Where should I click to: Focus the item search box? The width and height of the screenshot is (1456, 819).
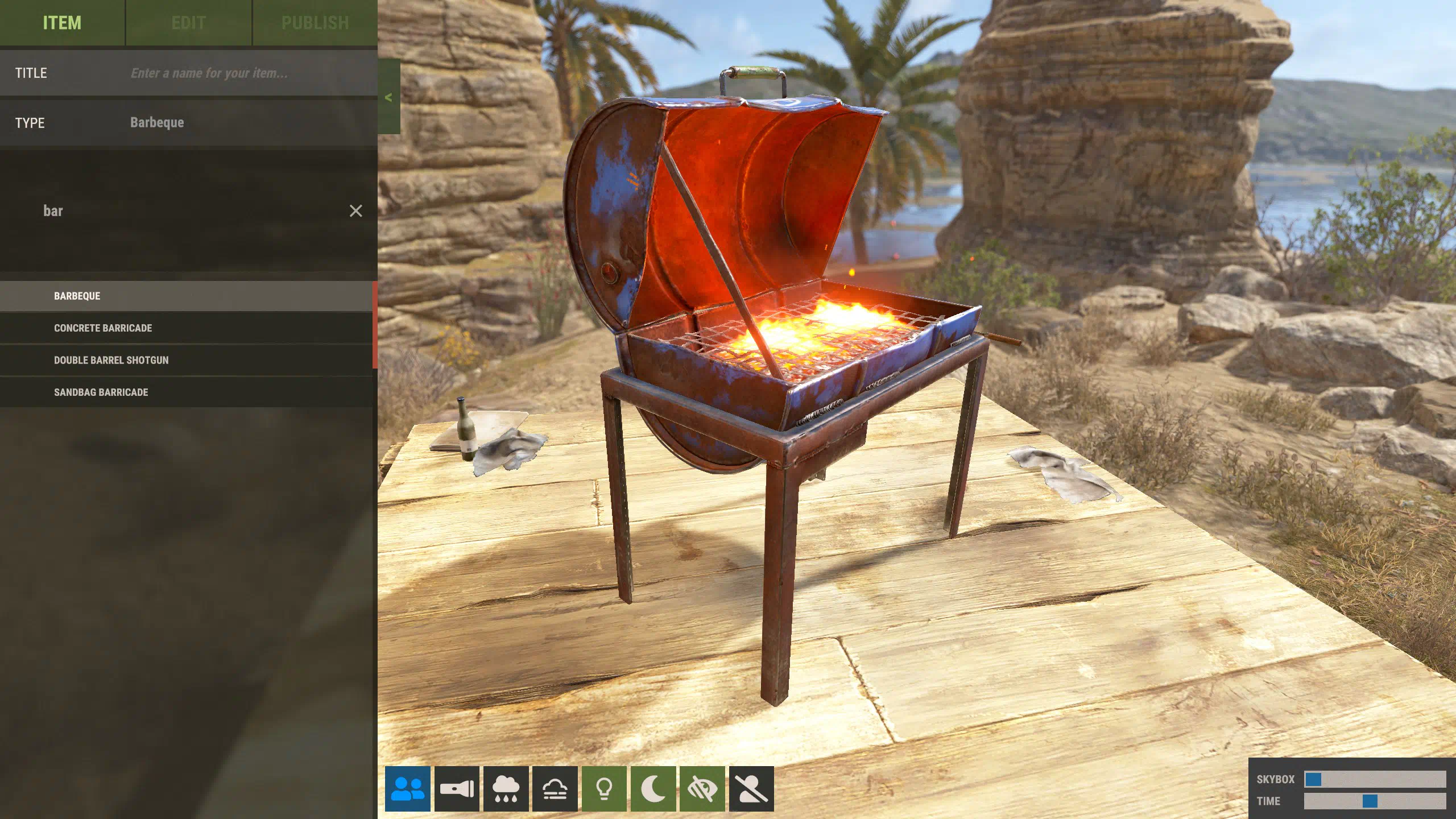point(188,211)
